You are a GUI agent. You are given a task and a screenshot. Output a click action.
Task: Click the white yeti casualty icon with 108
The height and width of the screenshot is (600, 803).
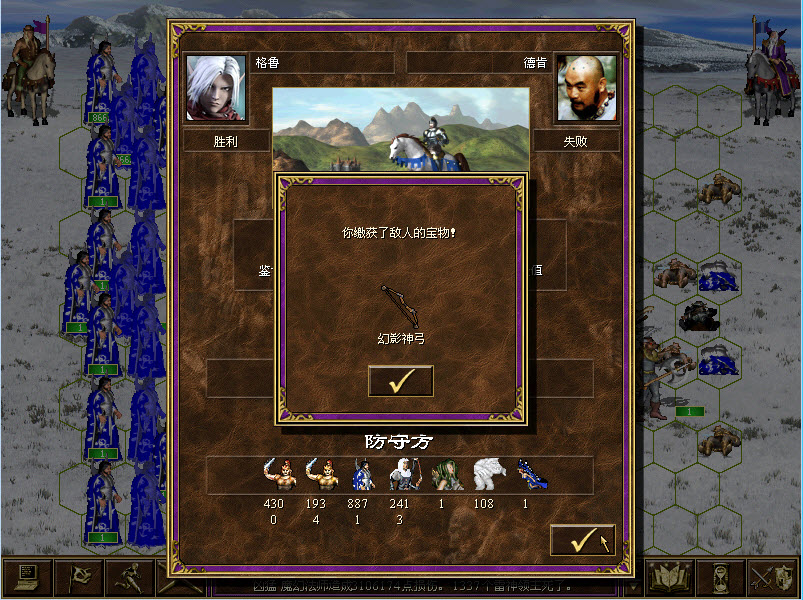(484, 476)
